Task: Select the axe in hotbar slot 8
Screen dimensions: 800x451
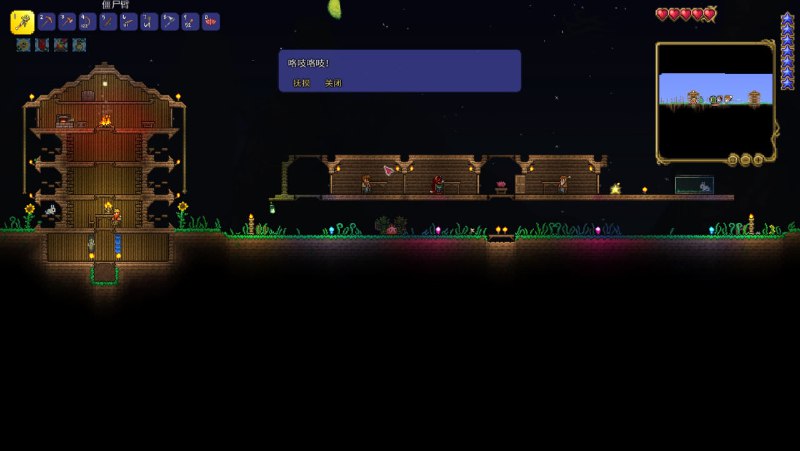Action: point(169,21)
